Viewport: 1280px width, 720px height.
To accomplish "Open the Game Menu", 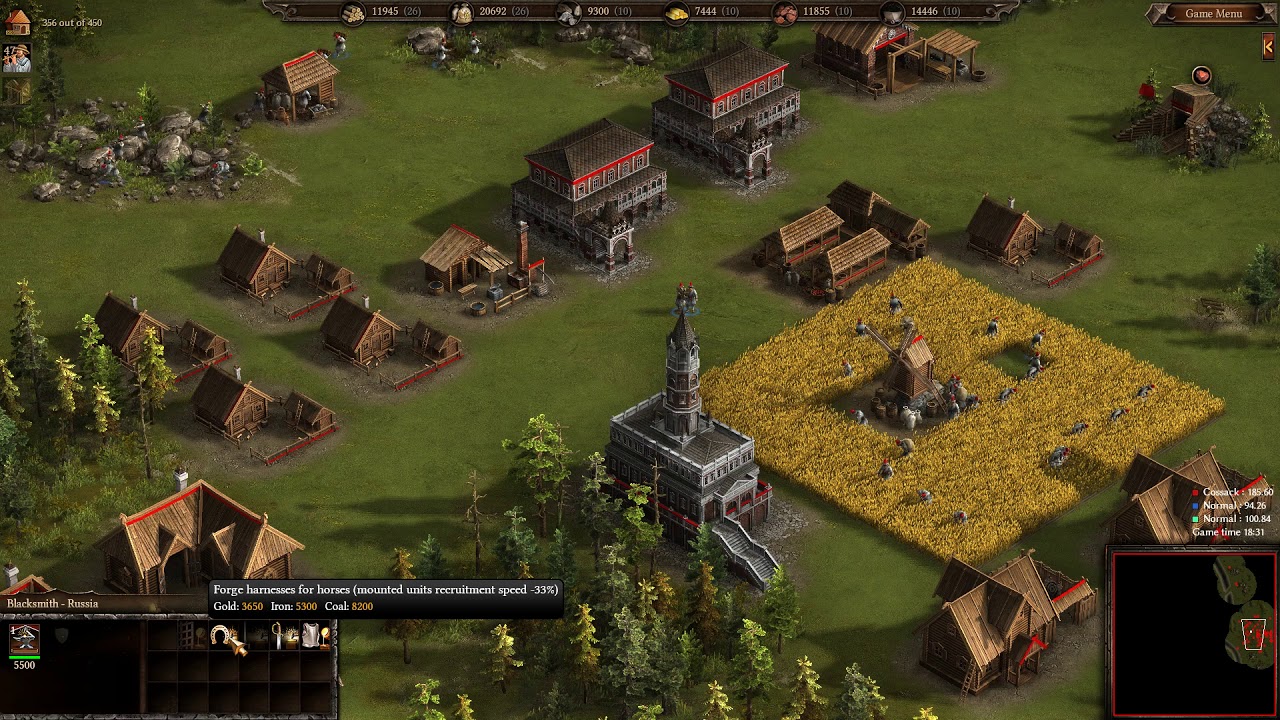I will coord(1213,14).
